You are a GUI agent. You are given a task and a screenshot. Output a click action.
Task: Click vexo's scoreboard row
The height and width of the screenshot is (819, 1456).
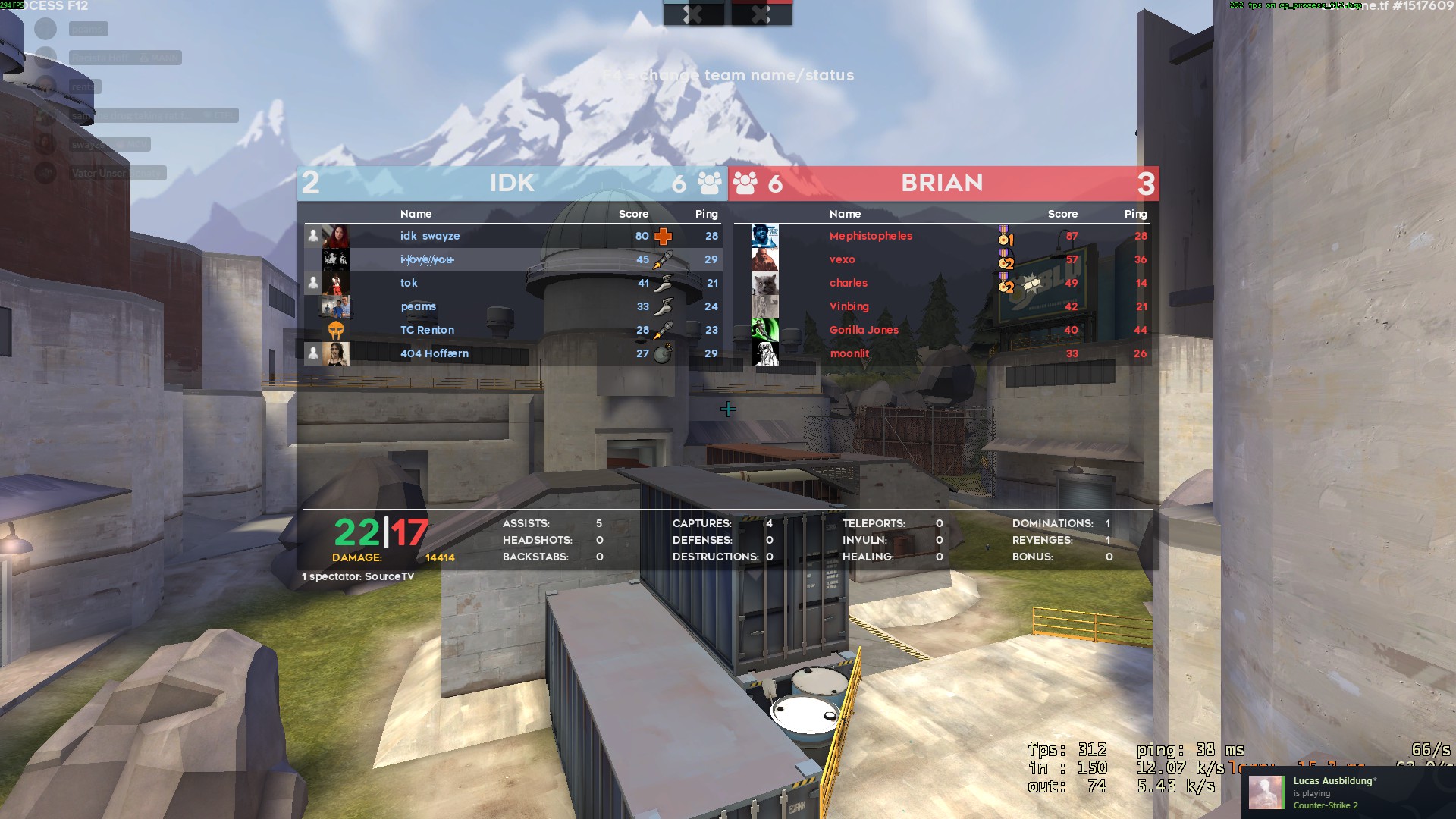tap(842, 259)
